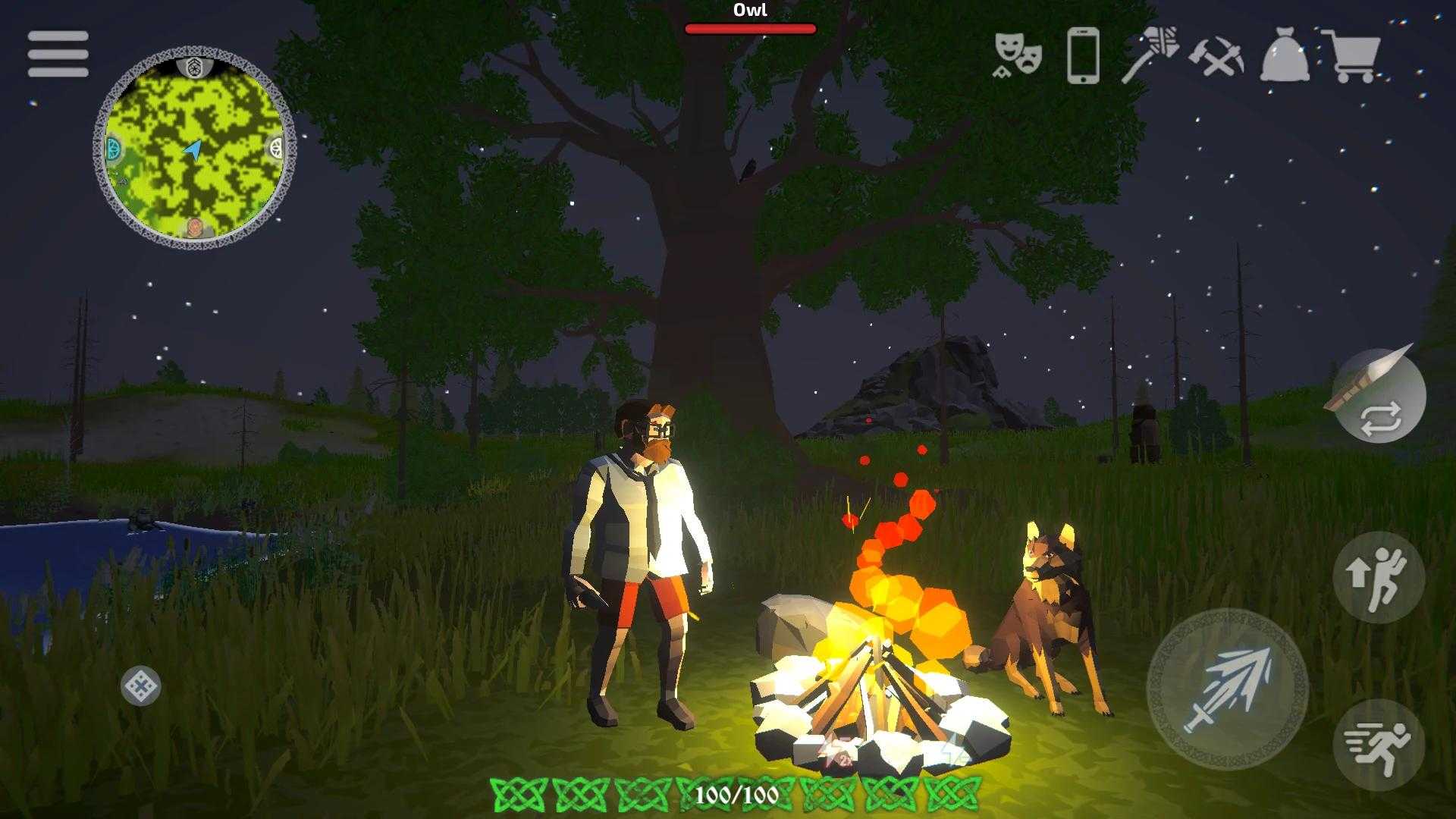Open the crossed hammer and pickaxe crafting menu

point(1216,55)
